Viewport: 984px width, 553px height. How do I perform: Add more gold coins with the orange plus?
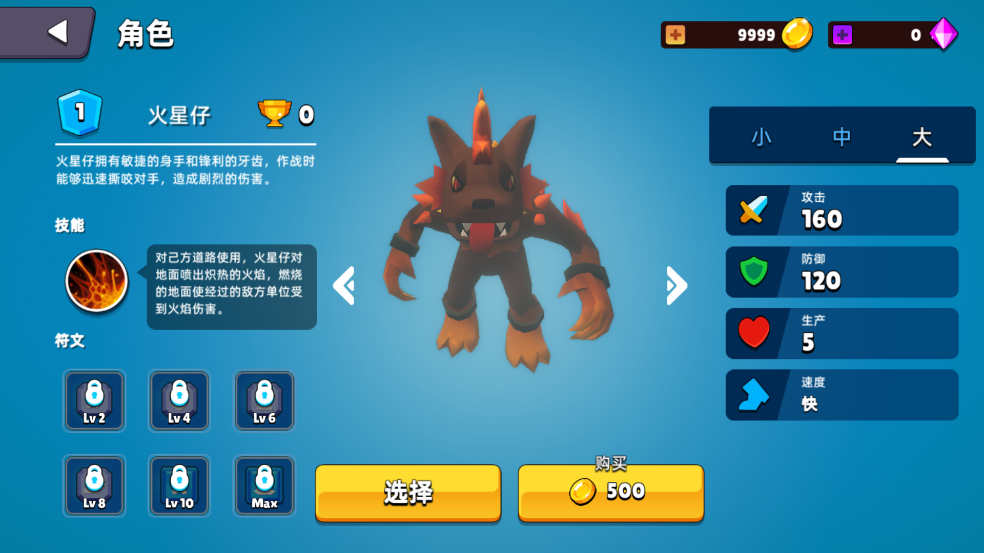(x=676, y=35)
